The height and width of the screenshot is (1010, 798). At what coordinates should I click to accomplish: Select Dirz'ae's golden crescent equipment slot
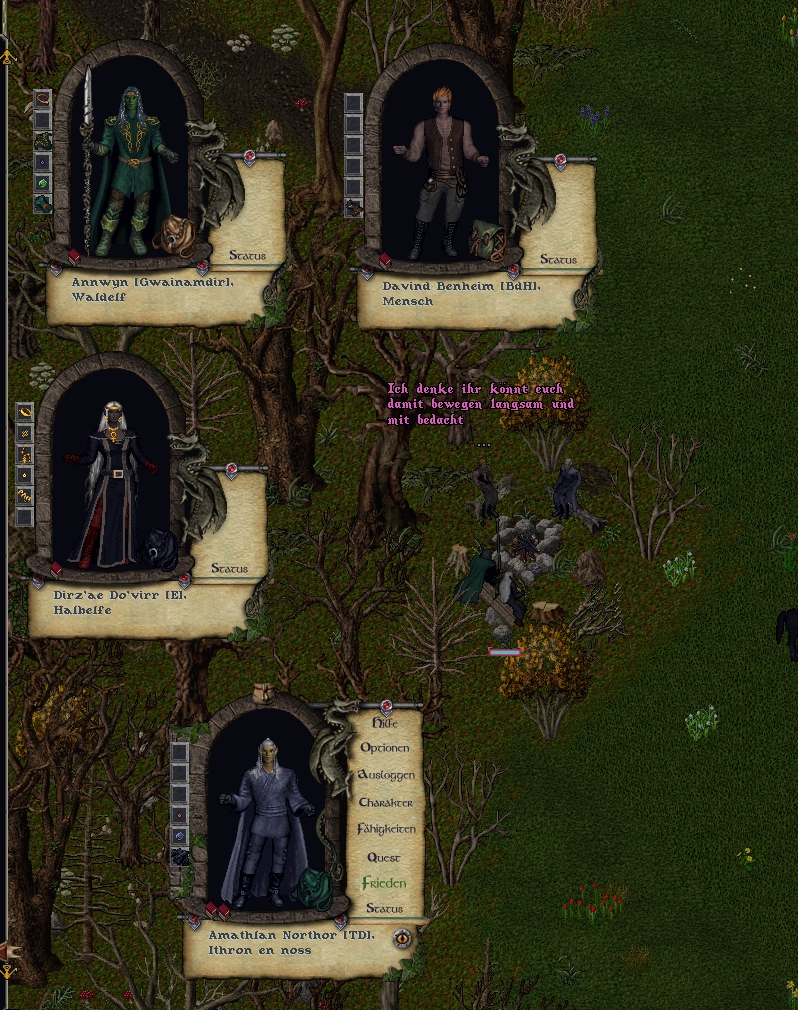click(x=24, y=411)
